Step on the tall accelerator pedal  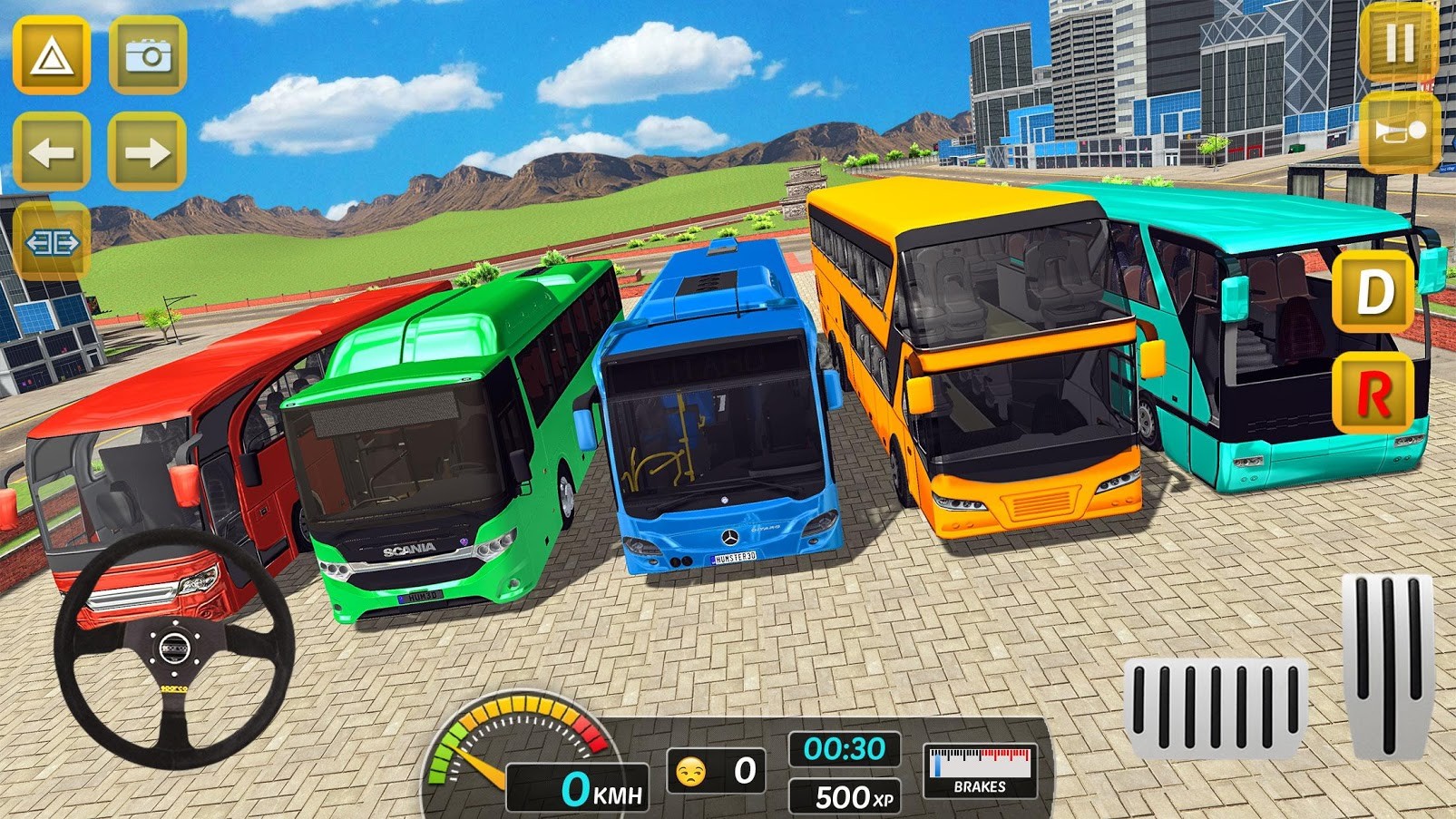(1387, 665)
